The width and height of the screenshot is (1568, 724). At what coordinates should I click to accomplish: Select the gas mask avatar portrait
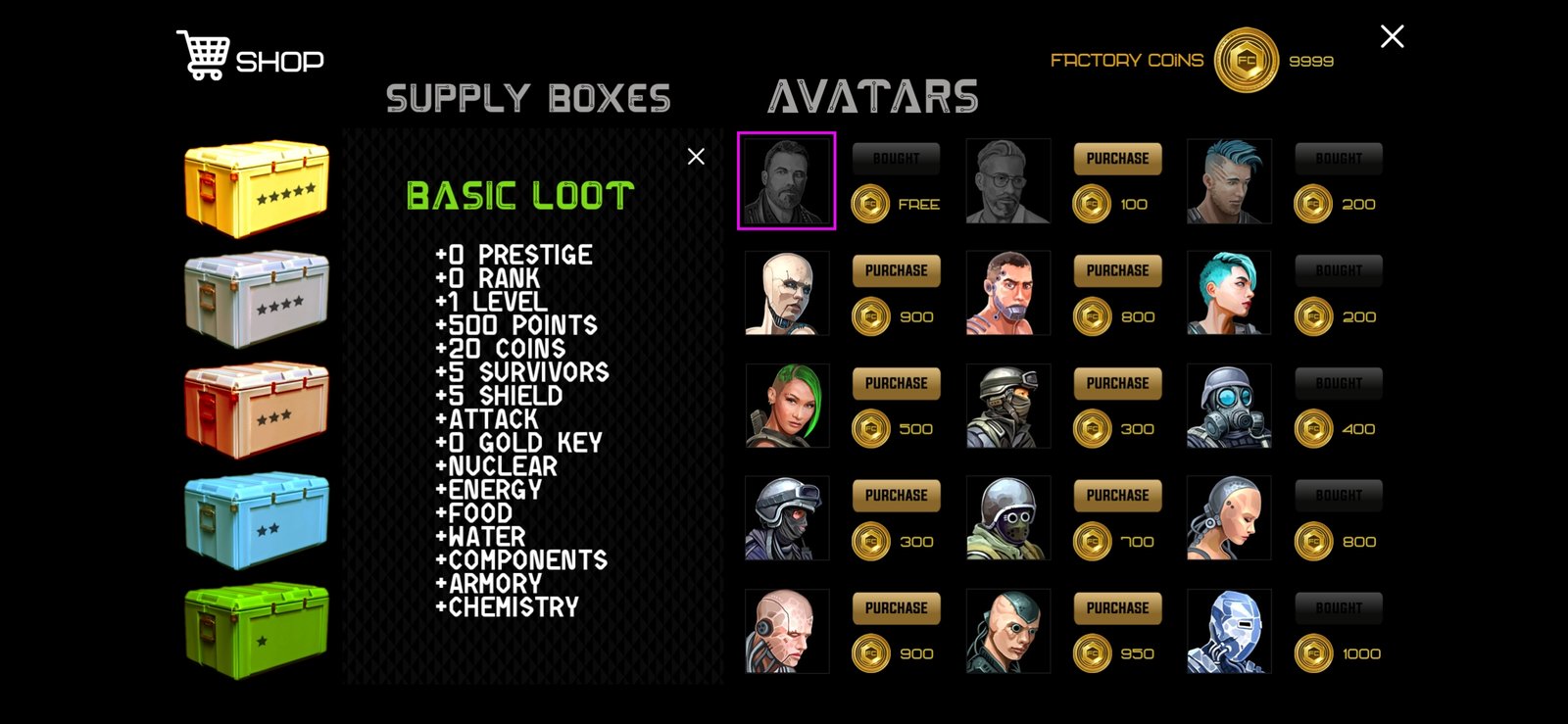[x=1229, y=407]
